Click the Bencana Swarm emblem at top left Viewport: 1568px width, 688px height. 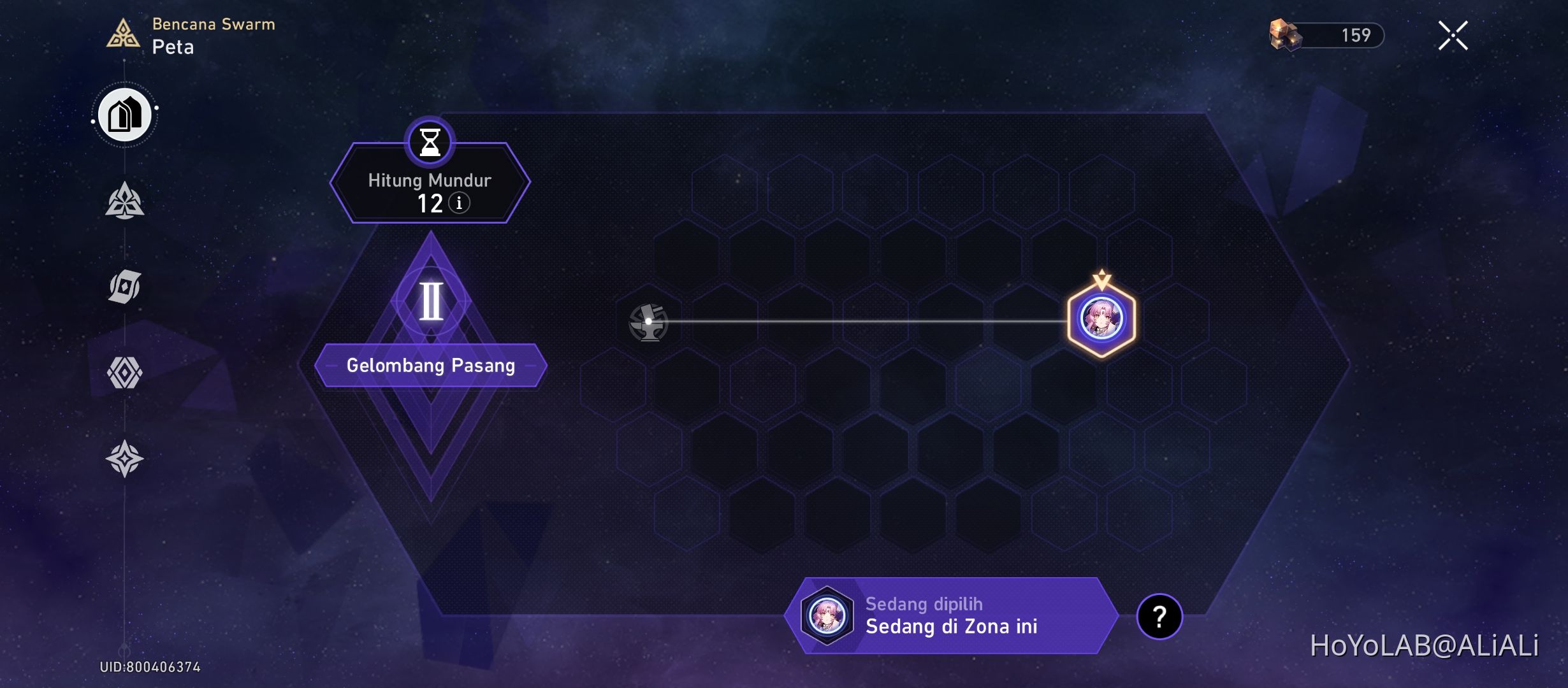click(125, 33)
